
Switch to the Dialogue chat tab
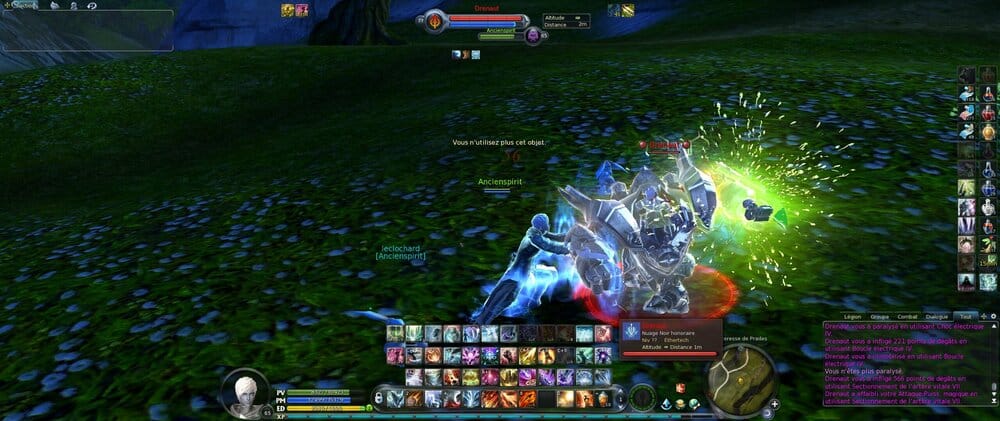point(937,316)
